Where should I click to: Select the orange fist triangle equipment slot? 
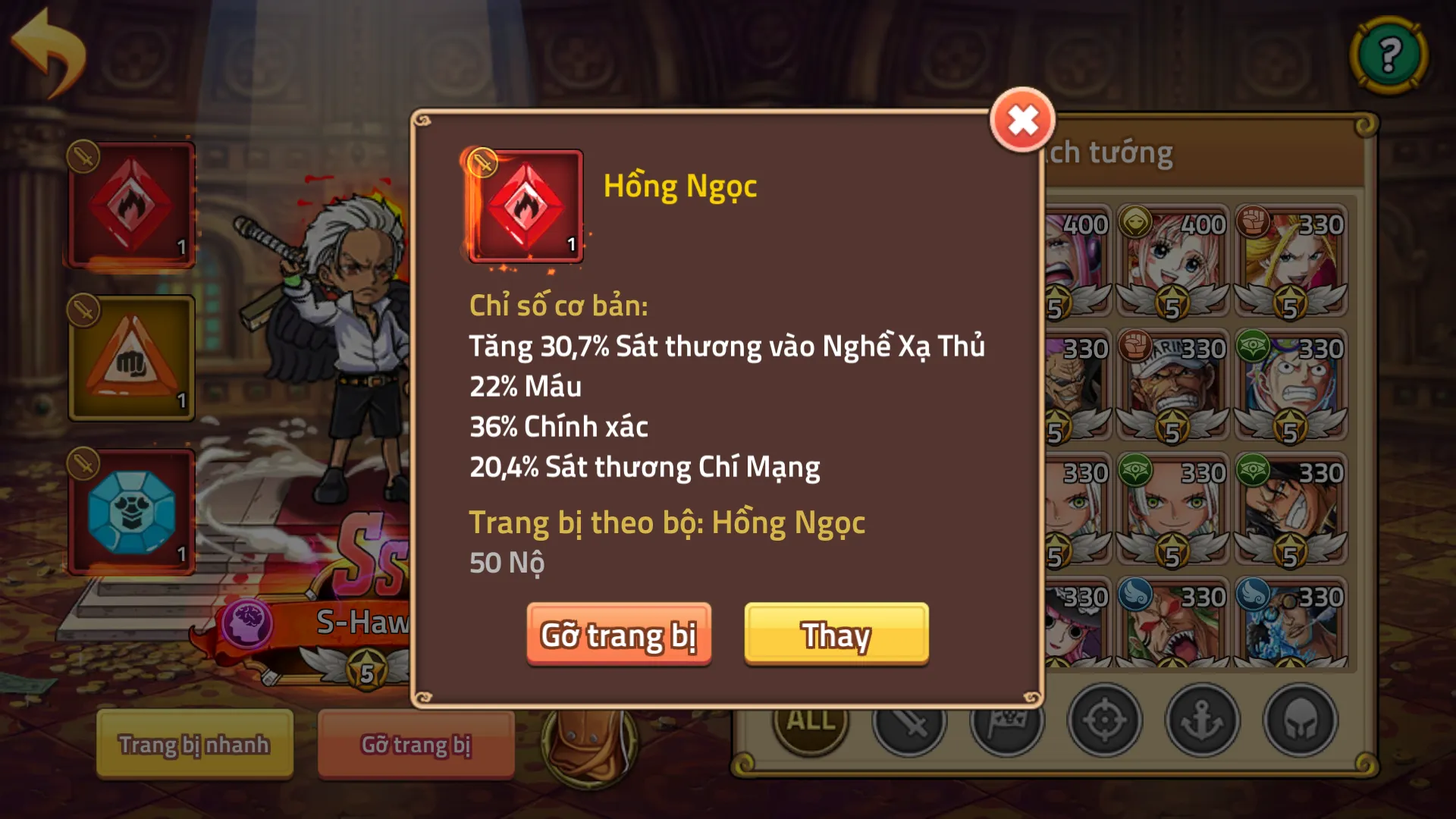tap(130, 356)
